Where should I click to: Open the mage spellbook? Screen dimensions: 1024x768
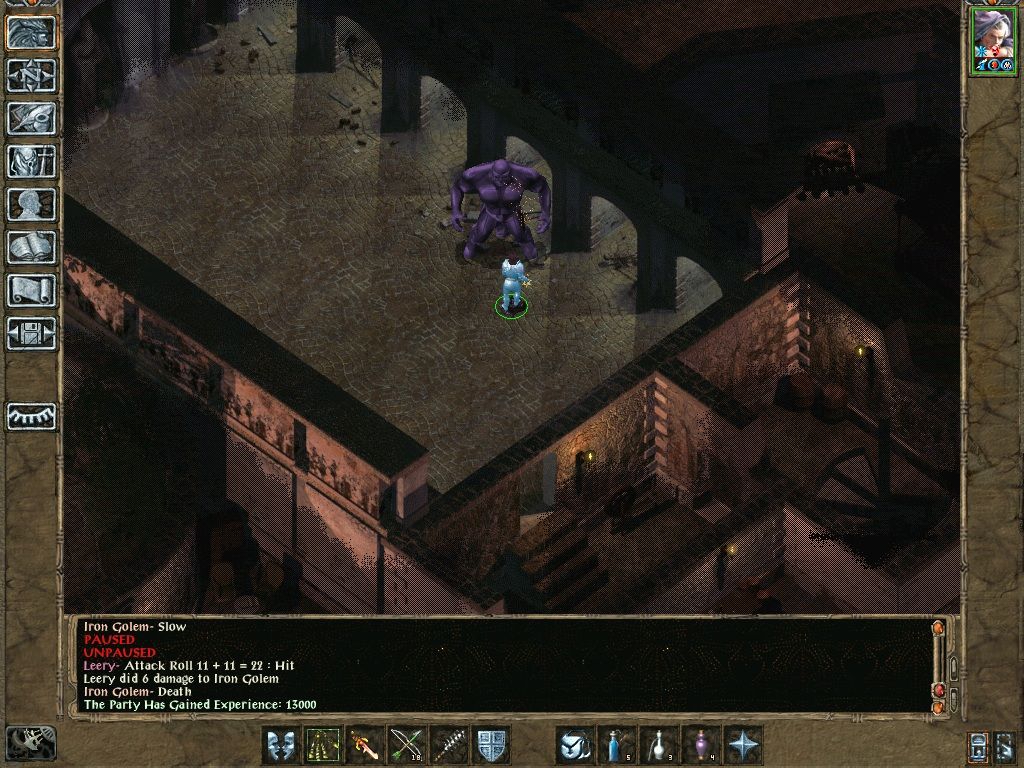(x=32, y=247)
